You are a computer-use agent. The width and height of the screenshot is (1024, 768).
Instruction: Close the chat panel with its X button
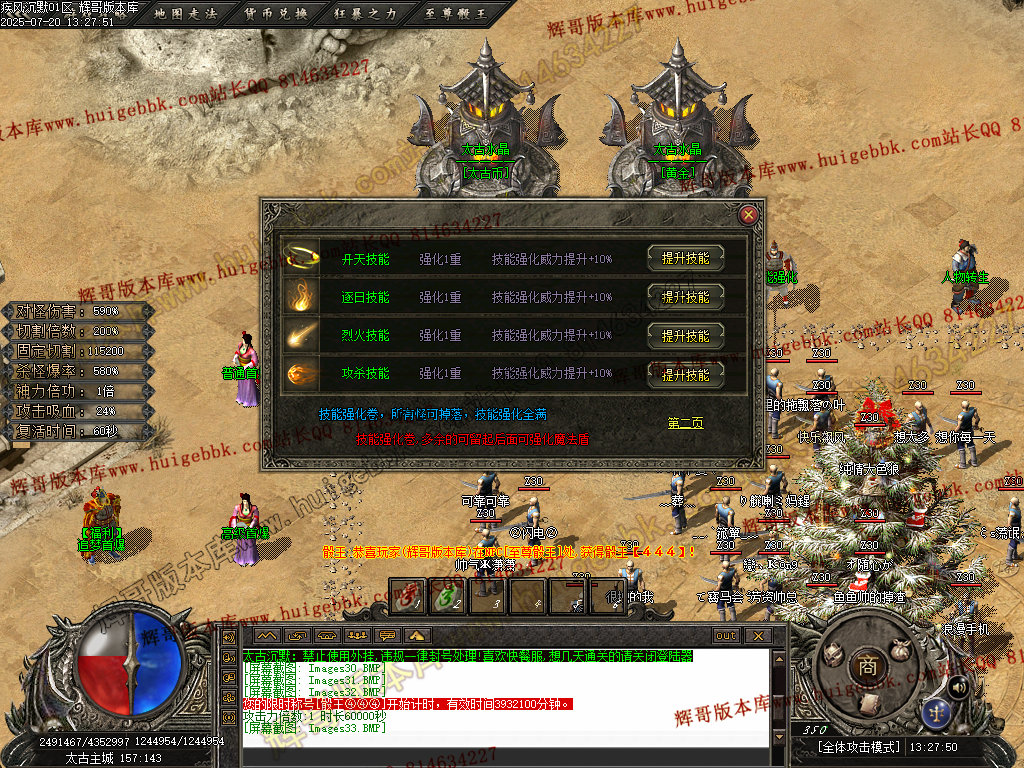tap(758, 636)
